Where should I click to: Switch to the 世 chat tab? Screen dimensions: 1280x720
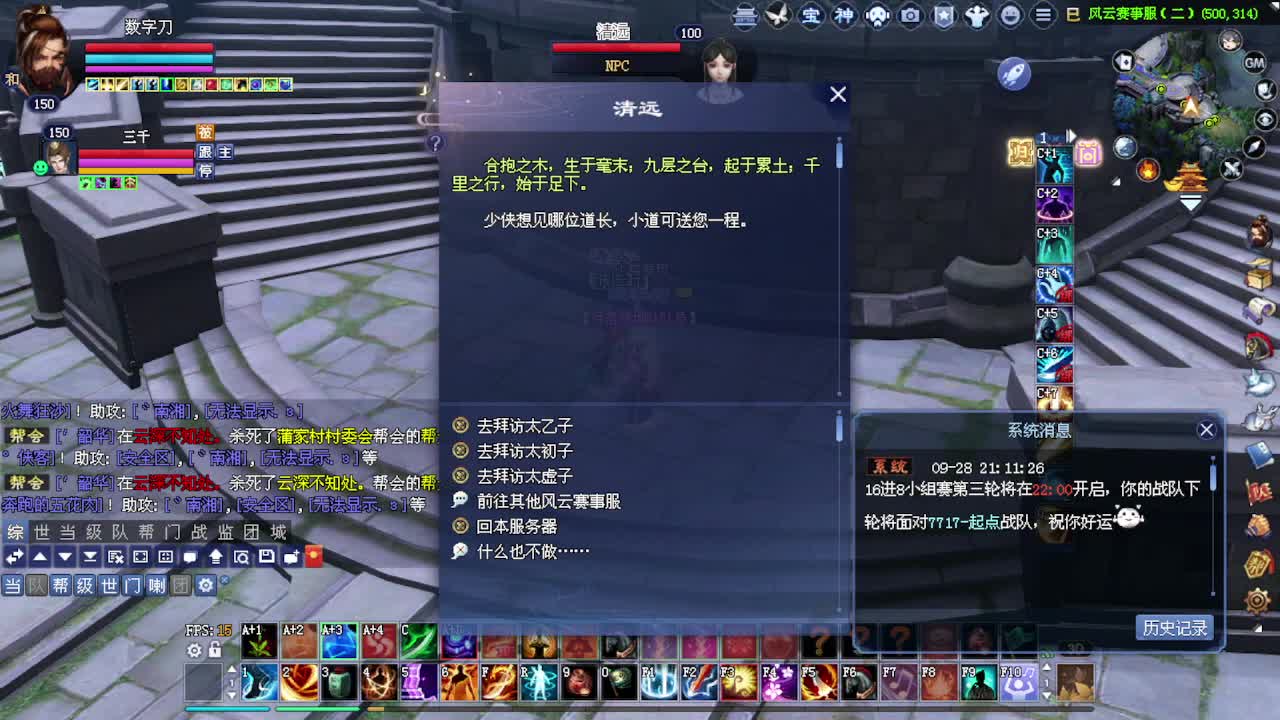[41, 533]
